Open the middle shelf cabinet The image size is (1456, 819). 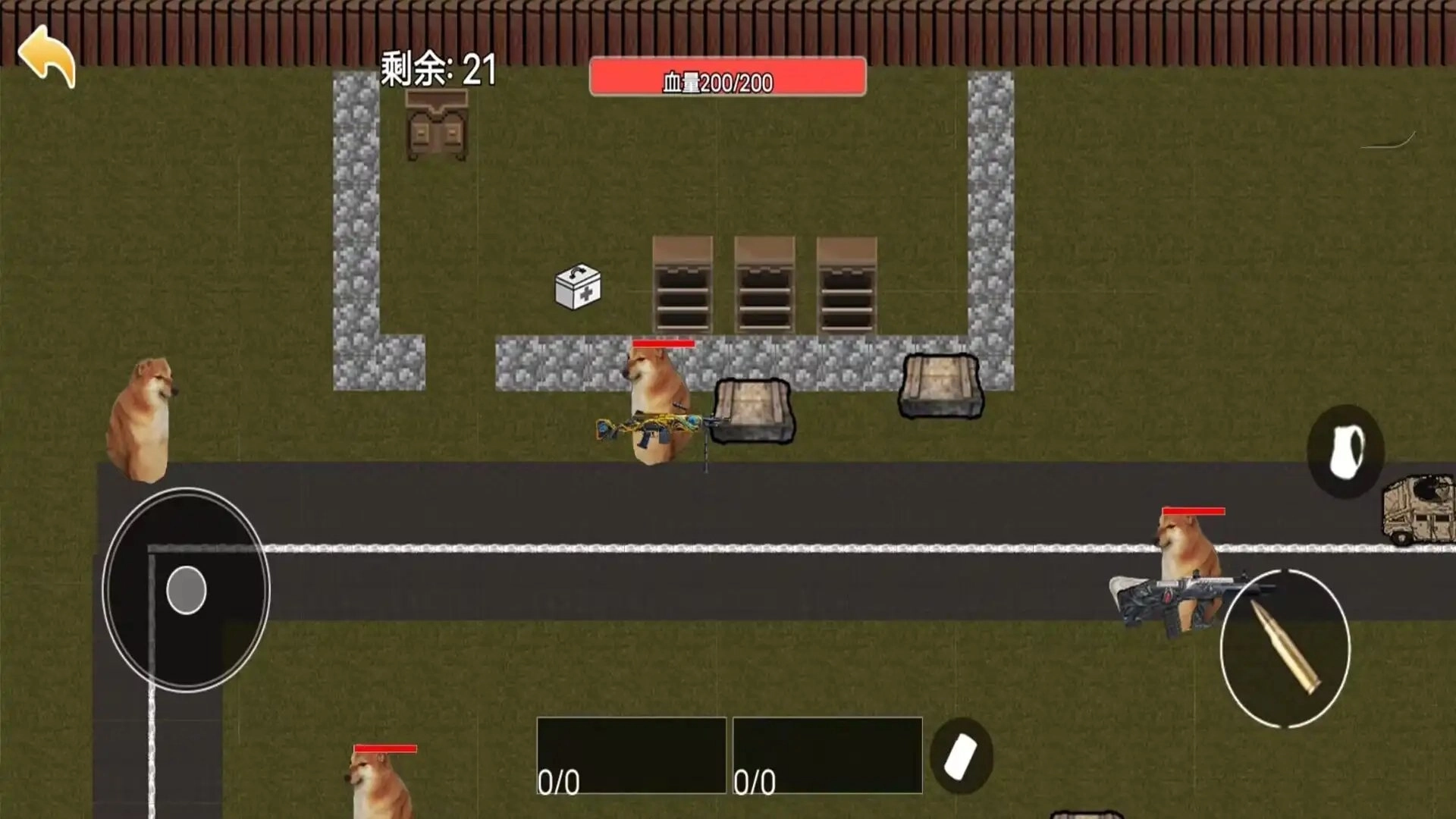pyautogui.click(x=763, y=284)
